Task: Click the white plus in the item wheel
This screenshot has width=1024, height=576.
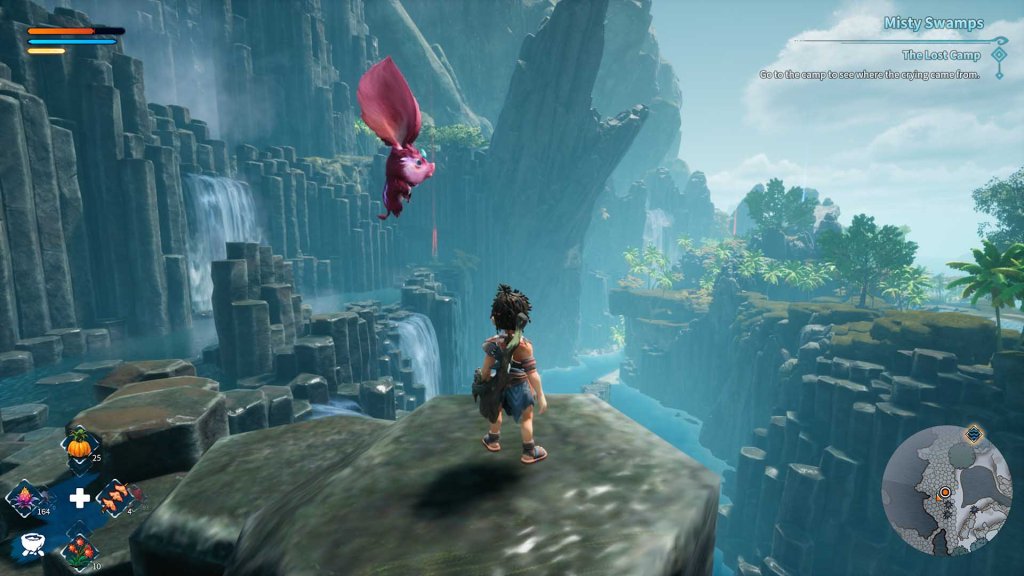Action: tap(79, 498)
